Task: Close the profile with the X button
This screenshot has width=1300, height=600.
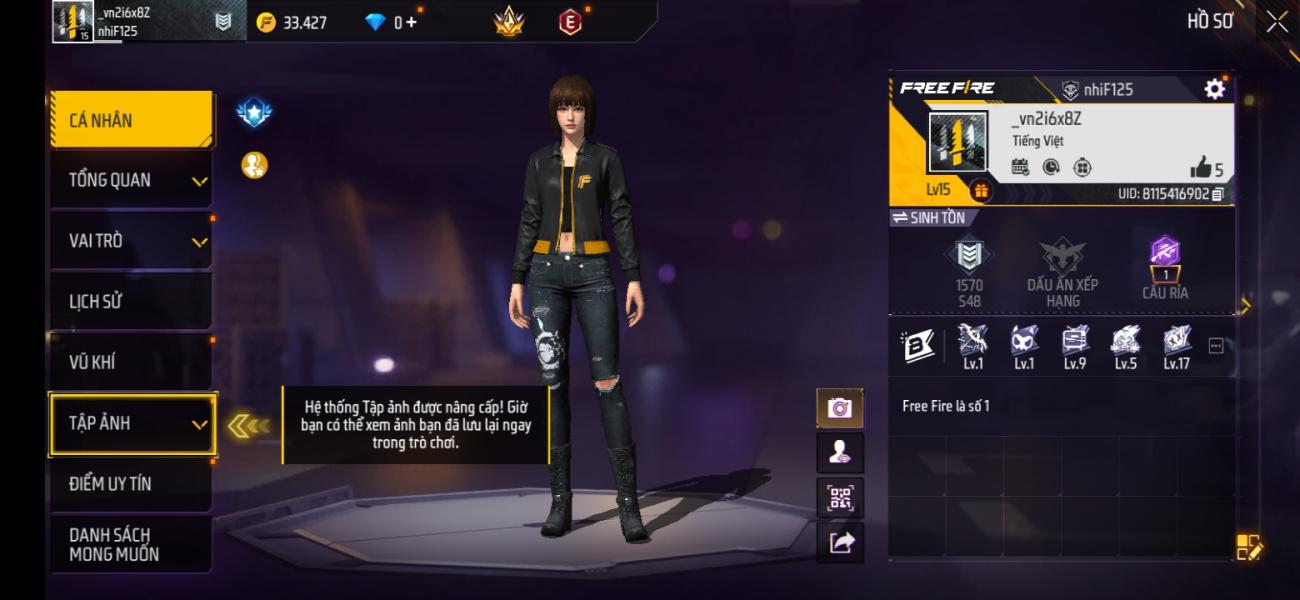Action: 1277,22
